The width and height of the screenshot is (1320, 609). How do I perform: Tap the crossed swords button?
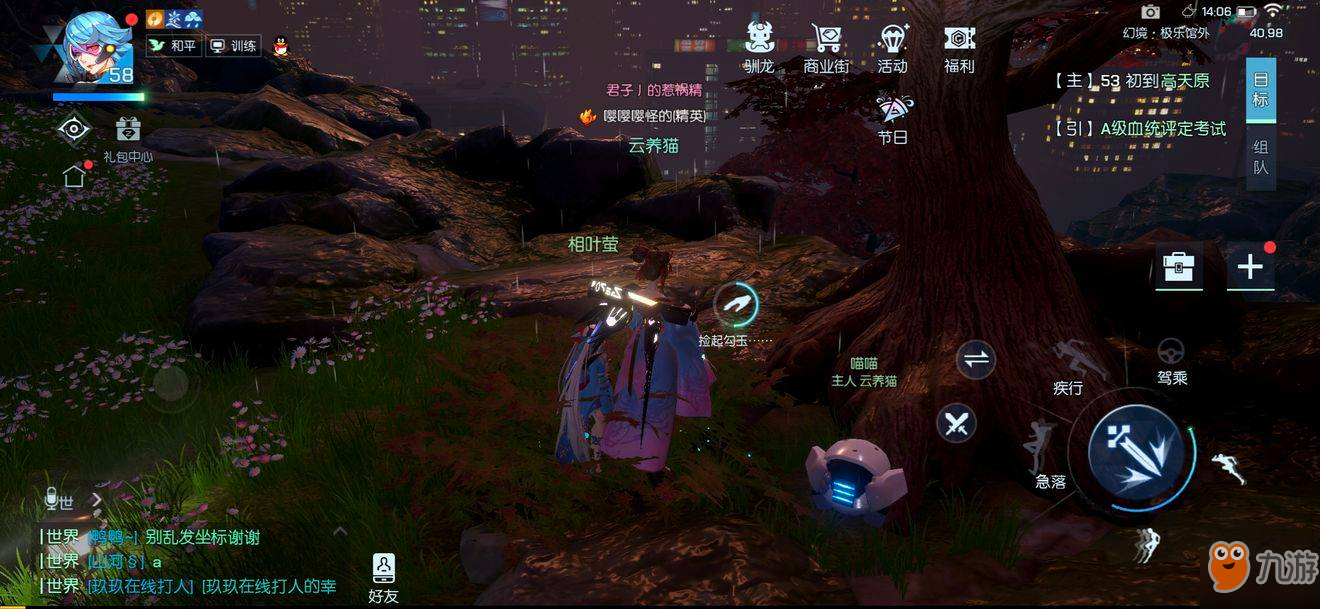(x=957, y=423)
